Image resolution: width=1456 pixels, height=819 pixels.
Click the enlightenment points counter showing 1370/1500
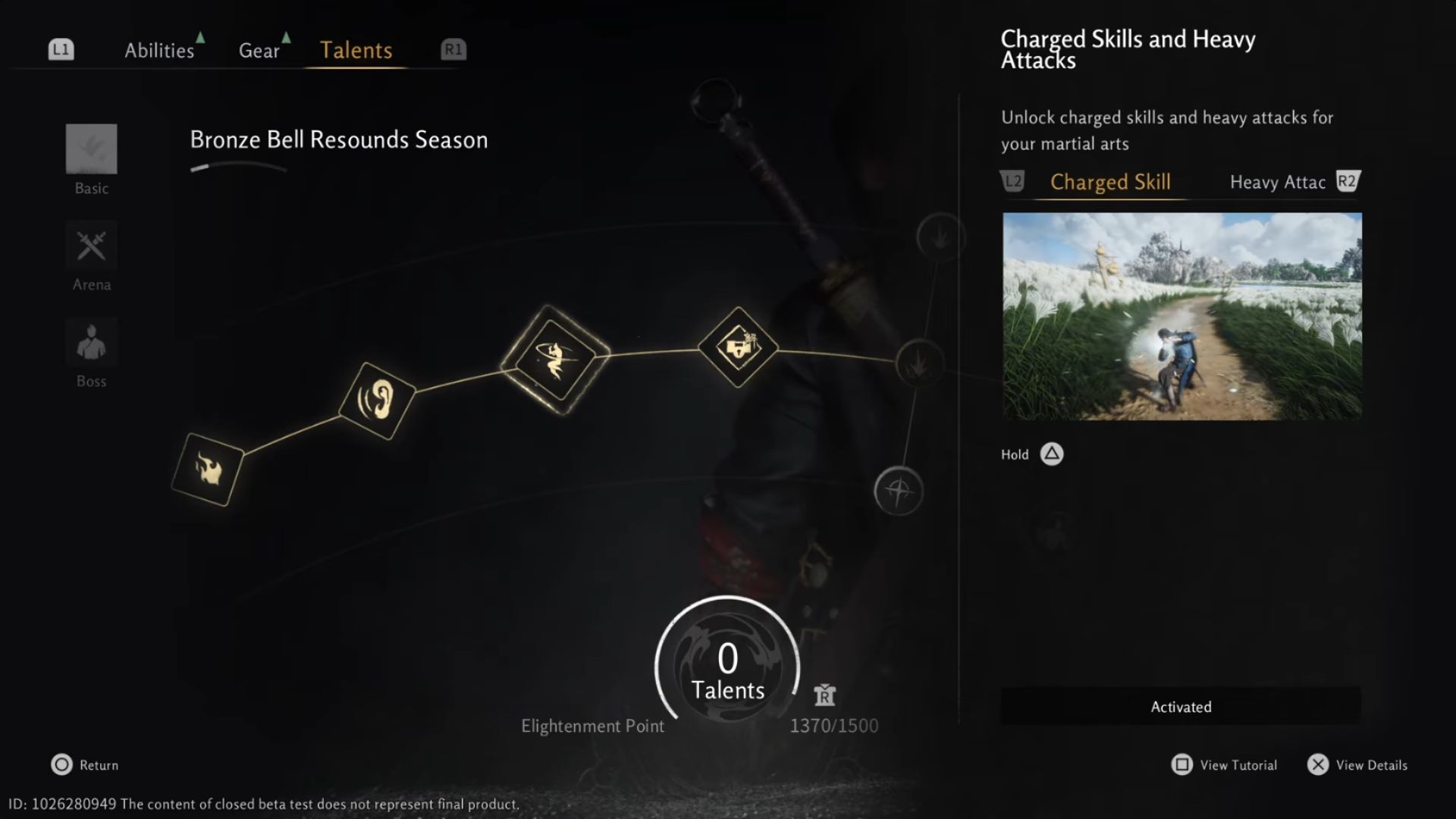pyautogui.click(x=833, y=724)
